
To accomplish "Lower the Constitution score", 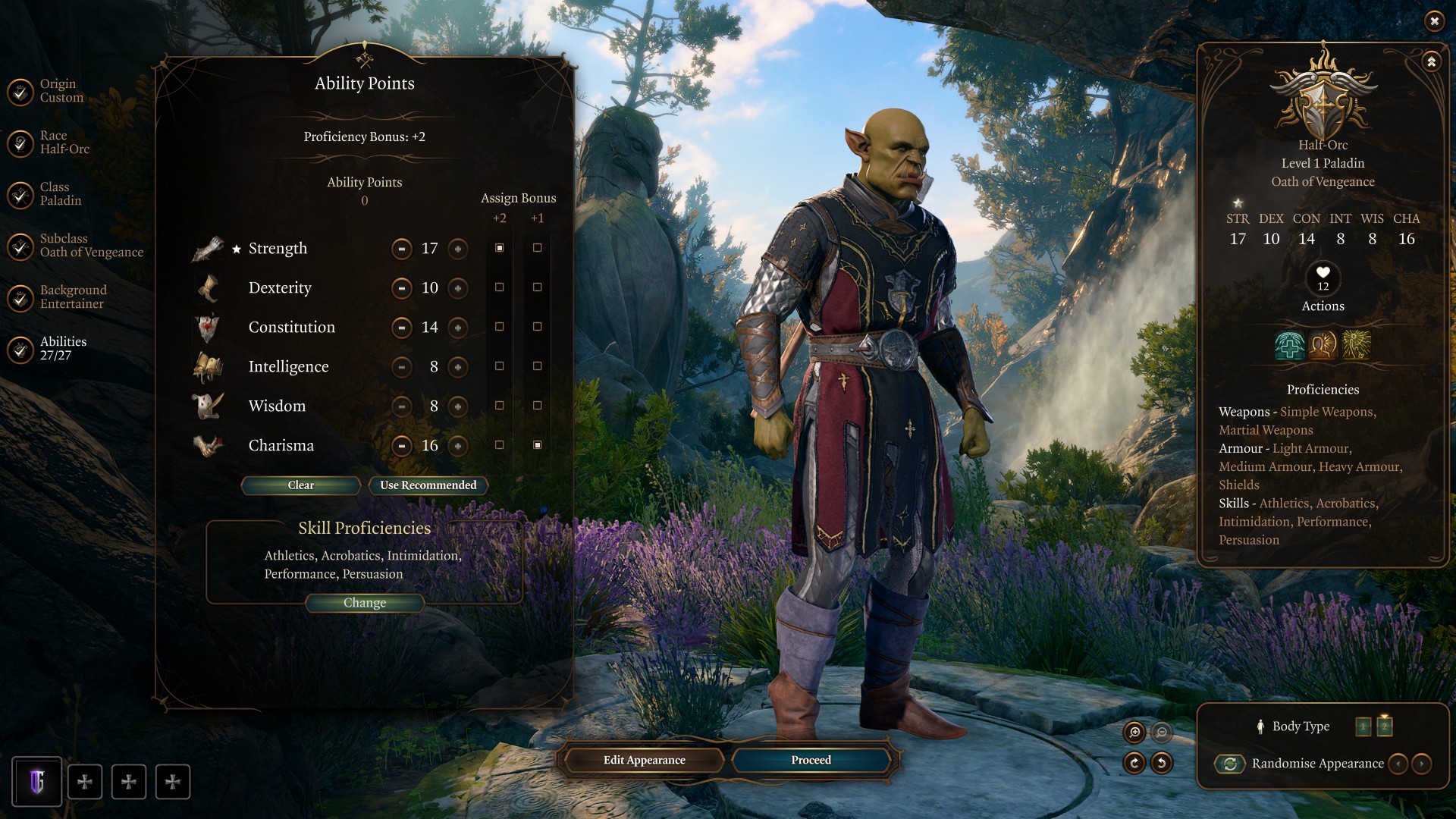I will click(401, 328).
